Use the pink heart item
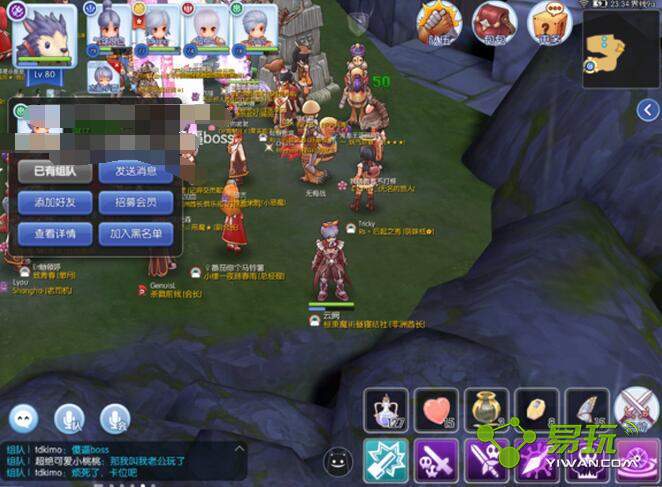This screenshot has height=487, width=662. pos(436,410)
